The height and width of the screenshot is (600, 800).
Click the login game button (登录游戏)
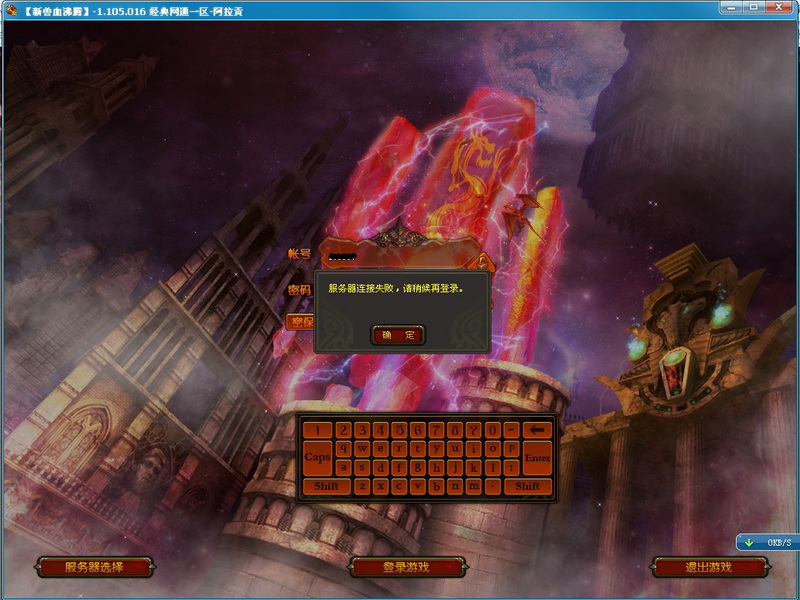(x=406, y=567)
